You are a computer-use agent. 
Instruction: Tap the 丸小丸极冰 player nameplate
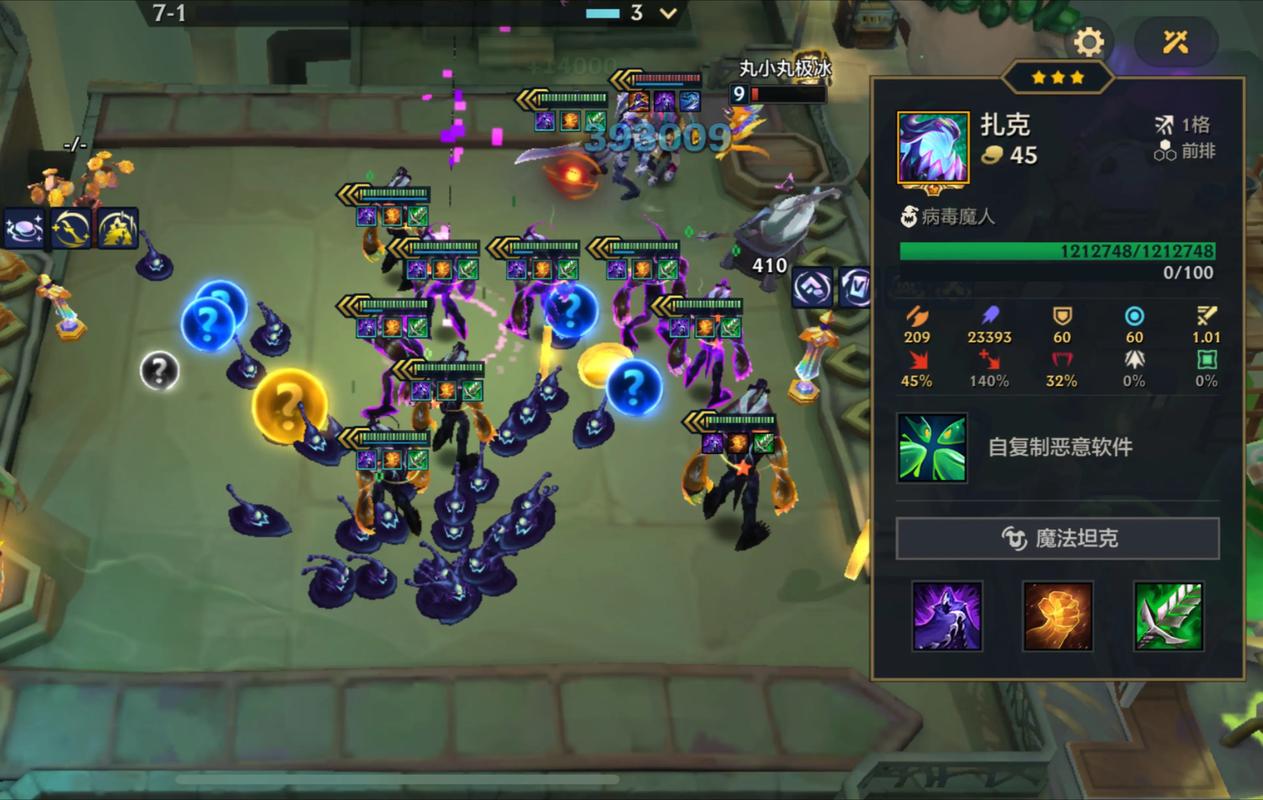click(x=785, y=68)
